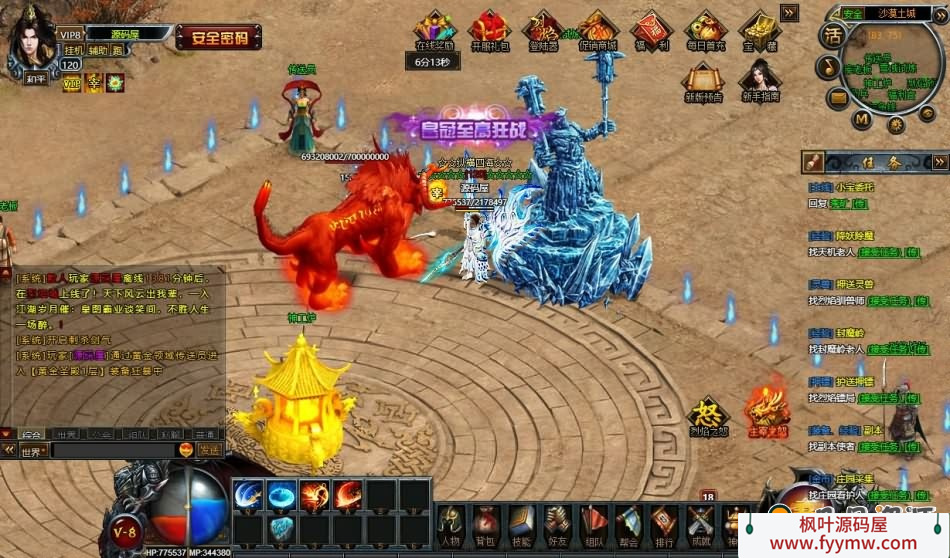Open the 安全密码 security password button

tap(219, 37)
